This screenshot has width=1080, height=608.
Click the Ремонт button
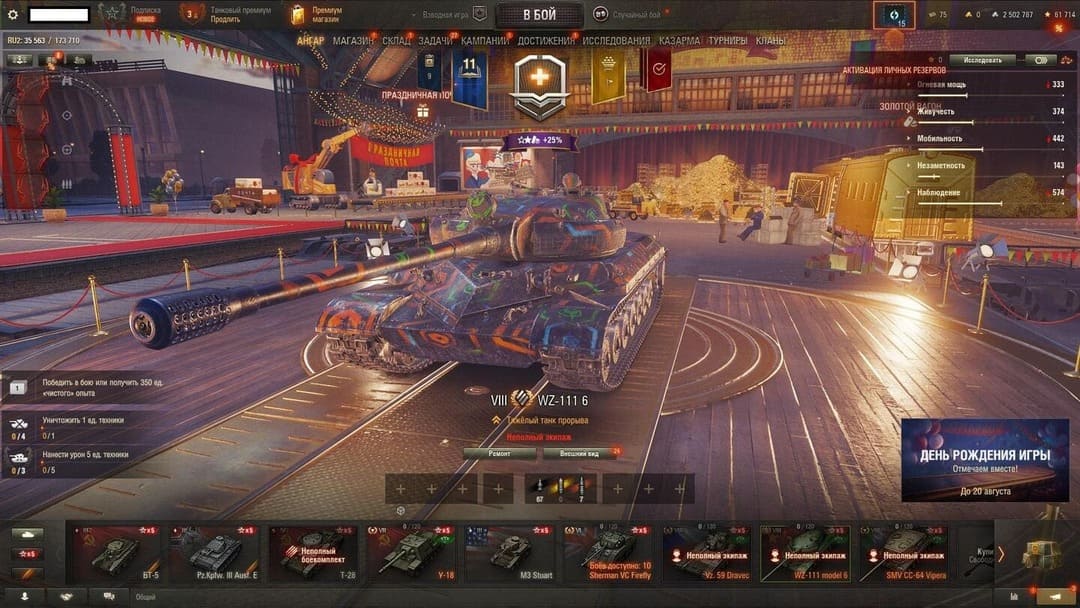point(498,453)
